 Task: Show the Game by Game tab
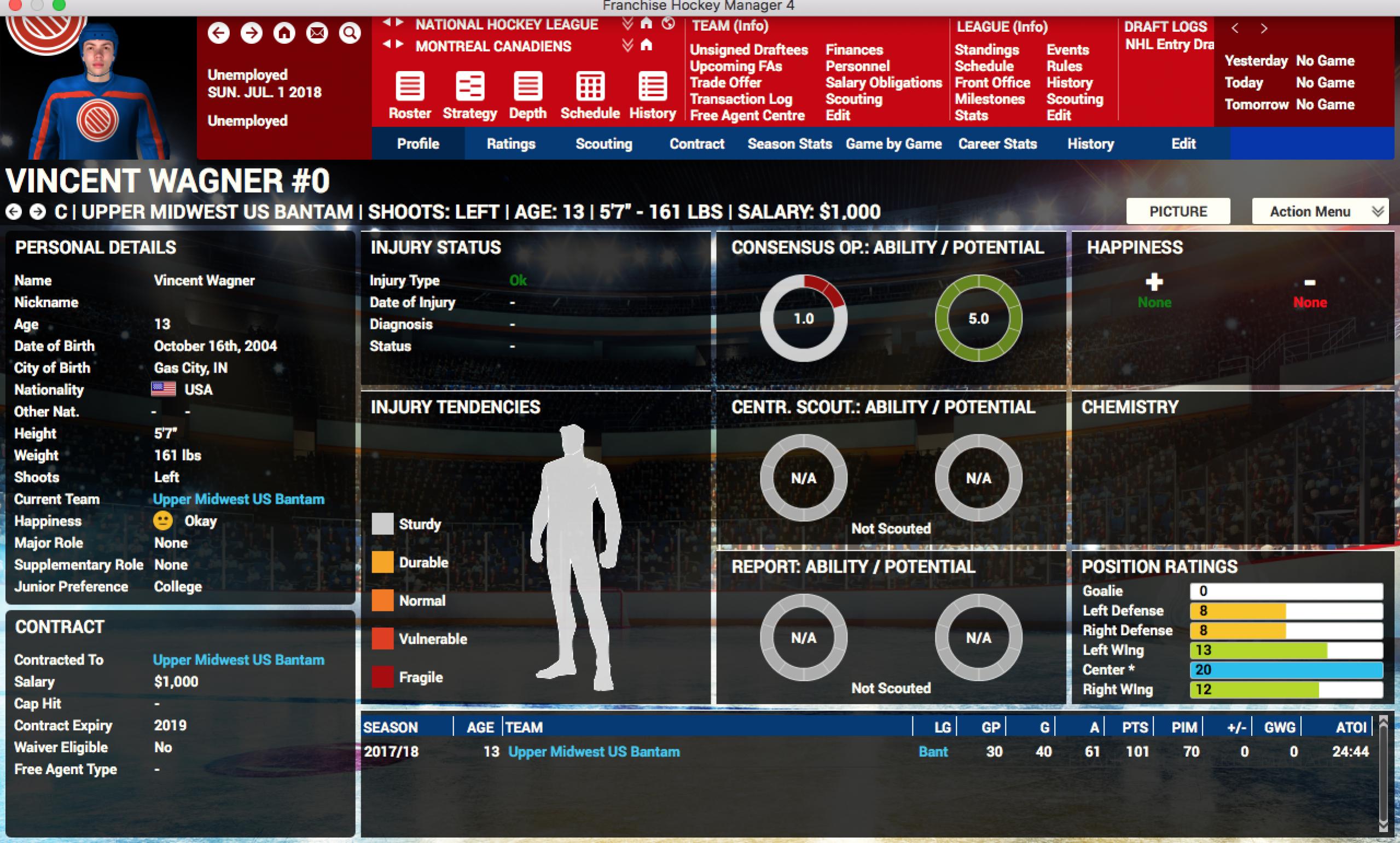tap(893, 144)
